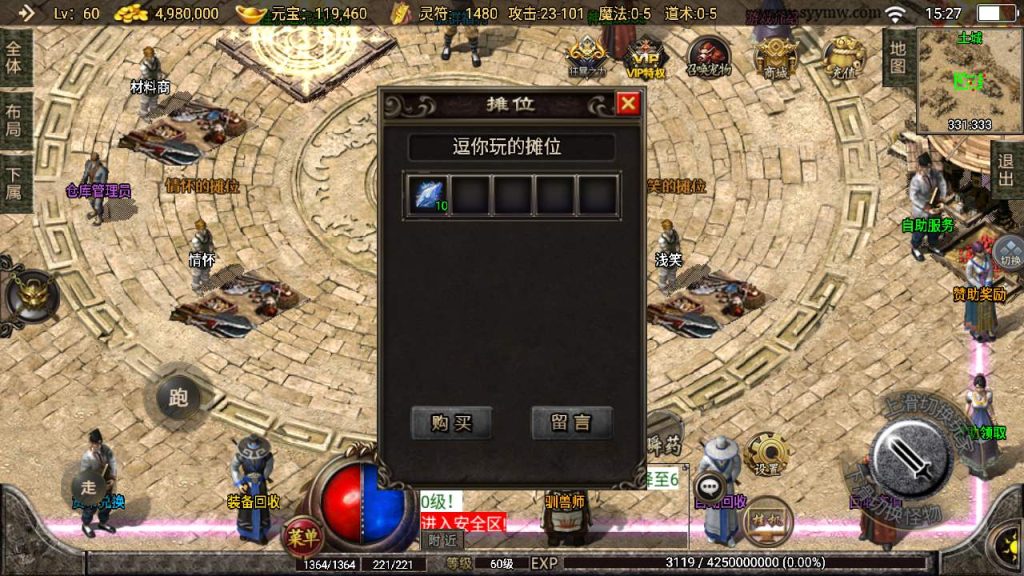Tap the 退出 exit button

pyautogui.click(x=1006, y=170)
